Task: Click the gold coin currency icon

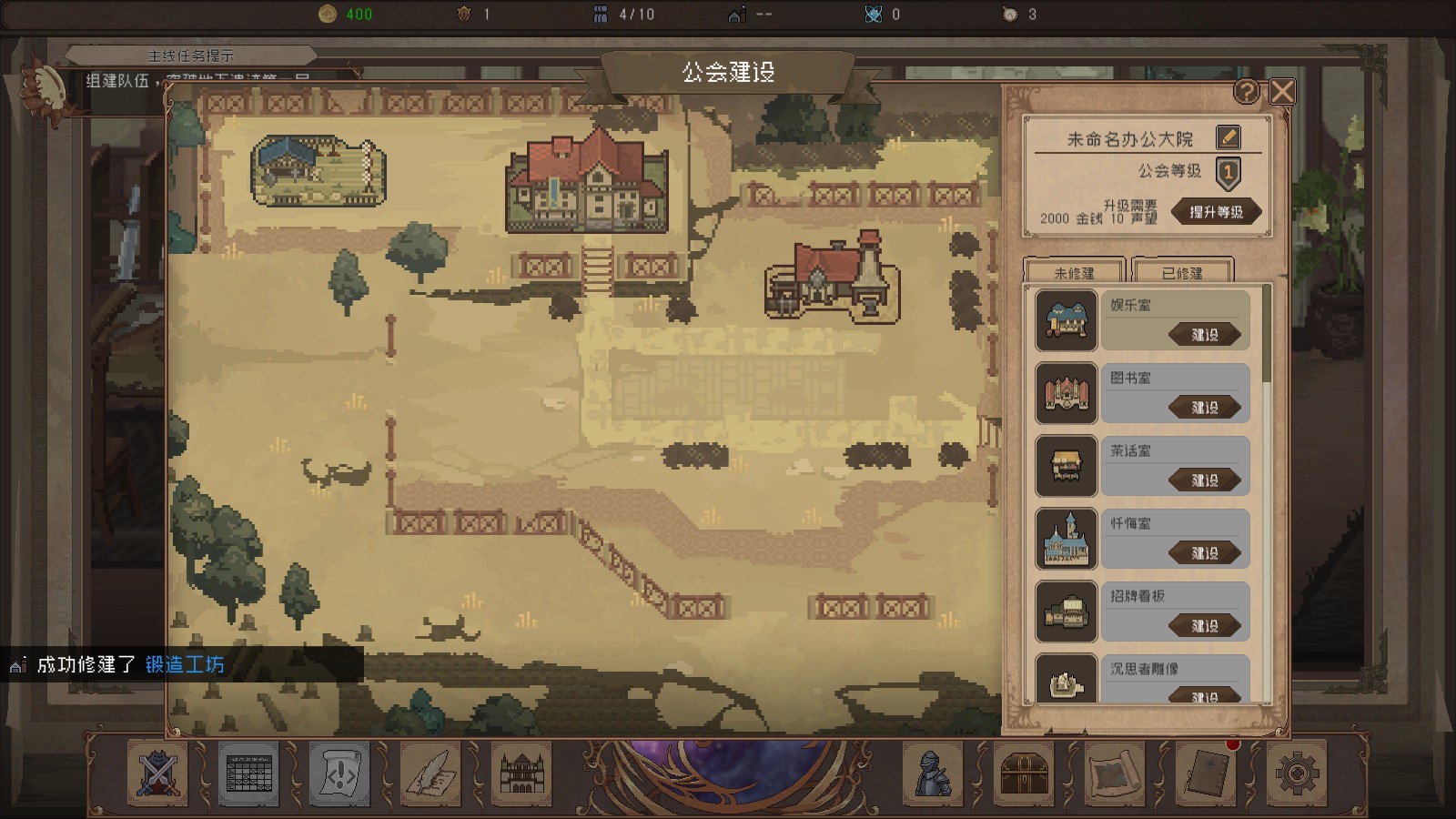Action: click(329, 14)
